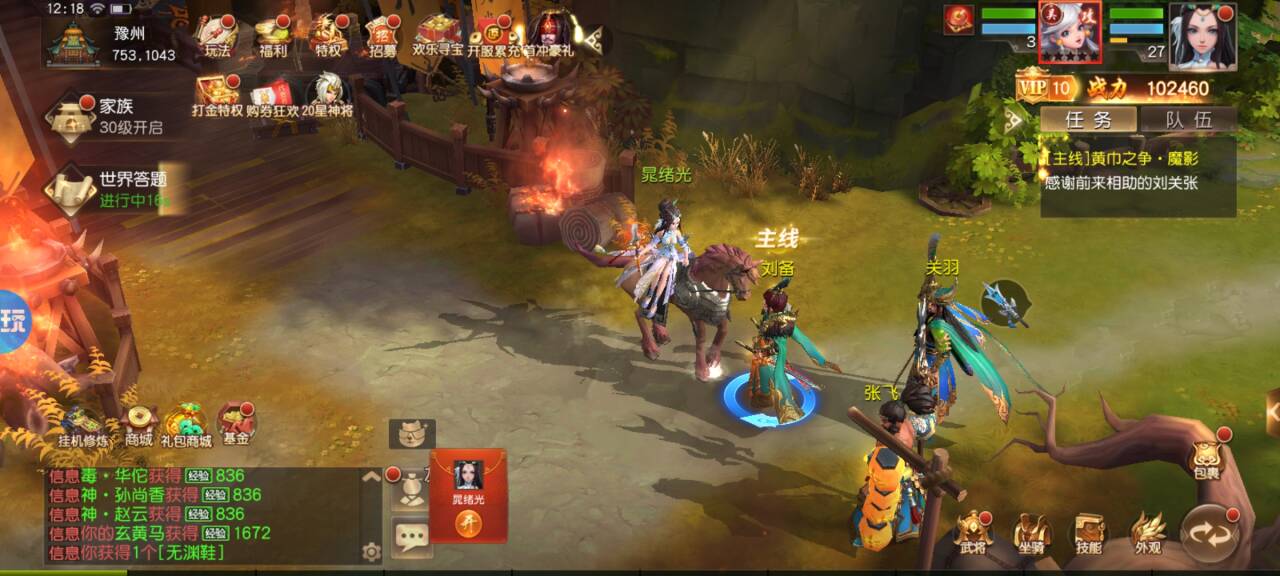Select the 主线 黄巾之争 quest tracker entry
The height and width of the screenshot is (576, 1280).
[1138, 171]
